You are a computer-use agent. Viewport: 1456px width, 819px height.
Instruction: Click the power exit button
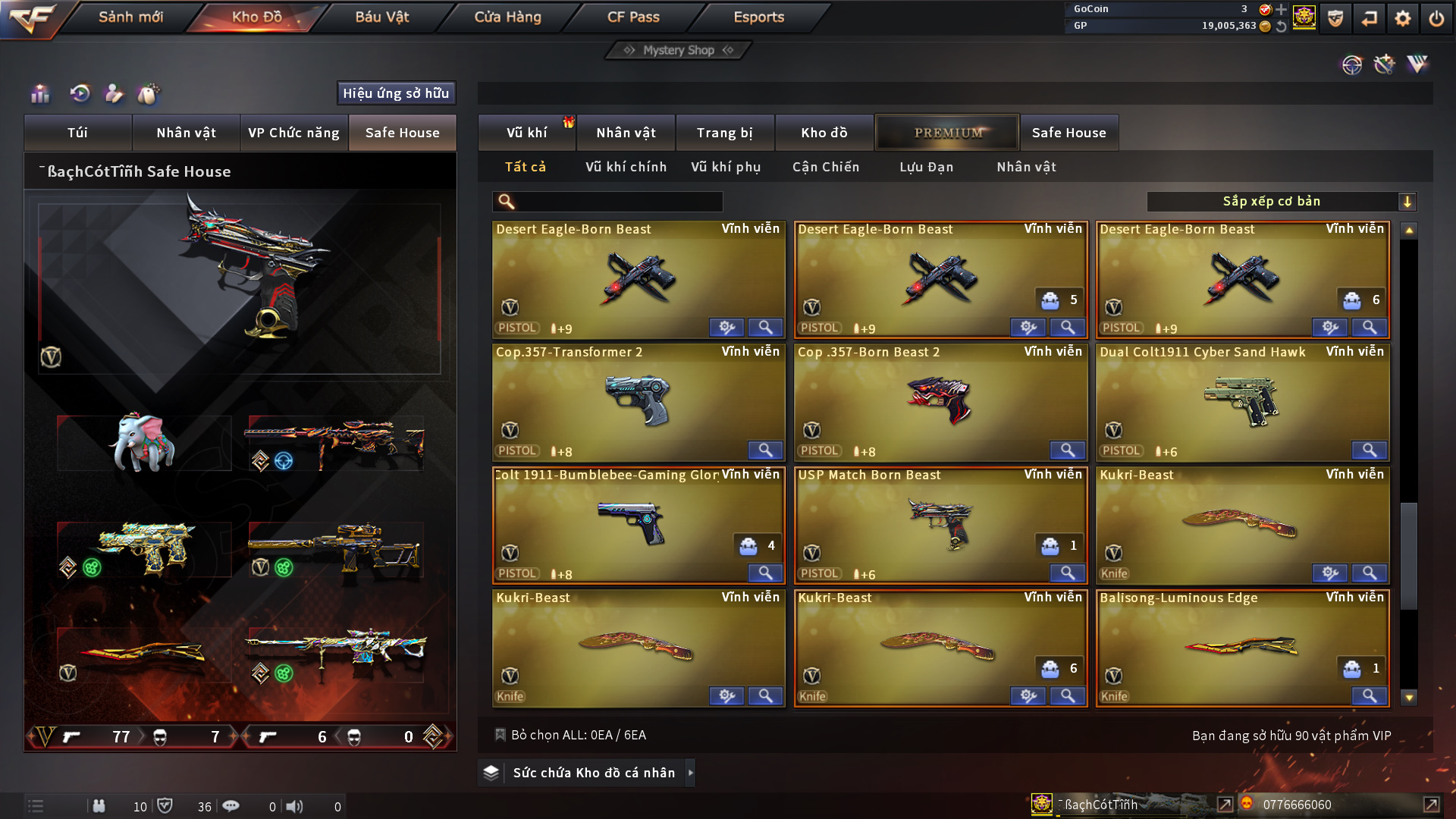[1436, 18]
